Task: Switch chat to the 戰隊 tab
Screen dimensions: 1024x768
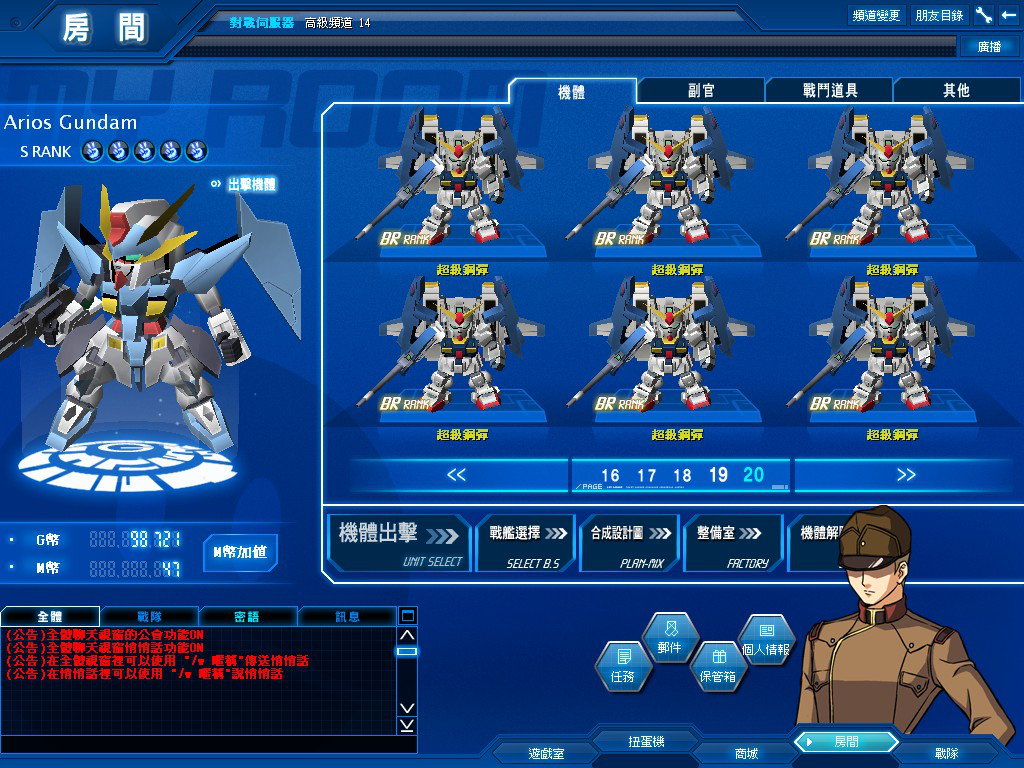Action: click(x=149, y=616)
